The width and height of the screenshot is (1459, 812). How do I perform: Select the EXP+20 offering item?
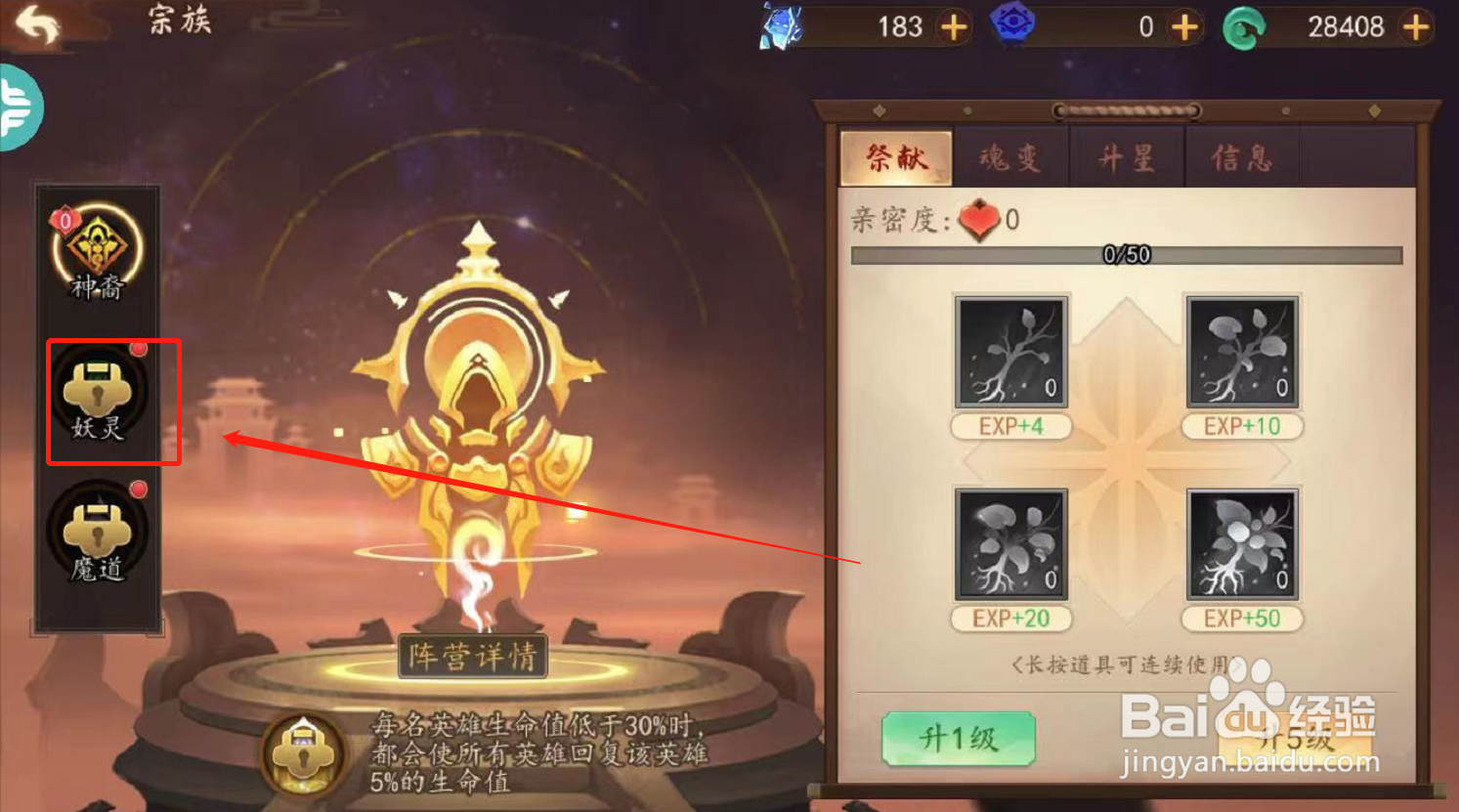pyautogui.click(x=1011, y=547)
